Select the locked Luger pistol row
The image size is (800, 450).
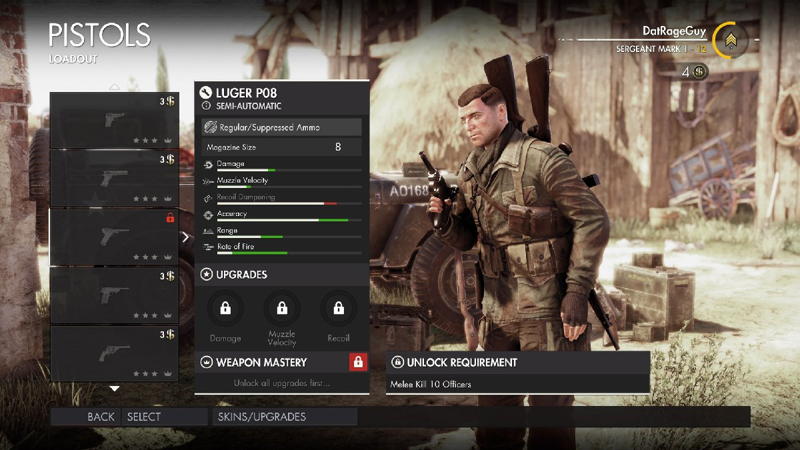tap(114, 236)
